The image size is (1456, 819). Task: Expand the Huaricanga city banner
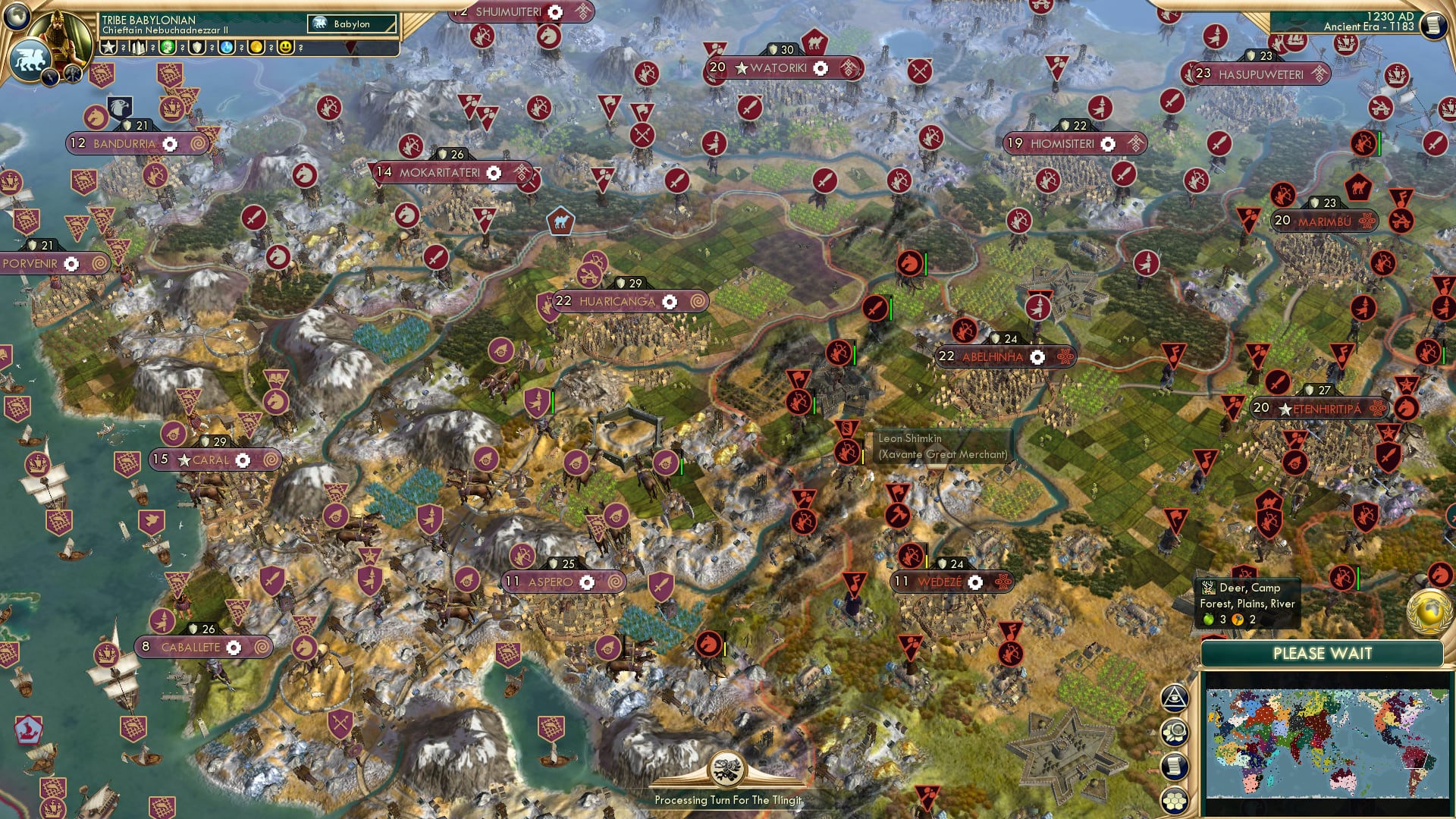tap(620, 301)
